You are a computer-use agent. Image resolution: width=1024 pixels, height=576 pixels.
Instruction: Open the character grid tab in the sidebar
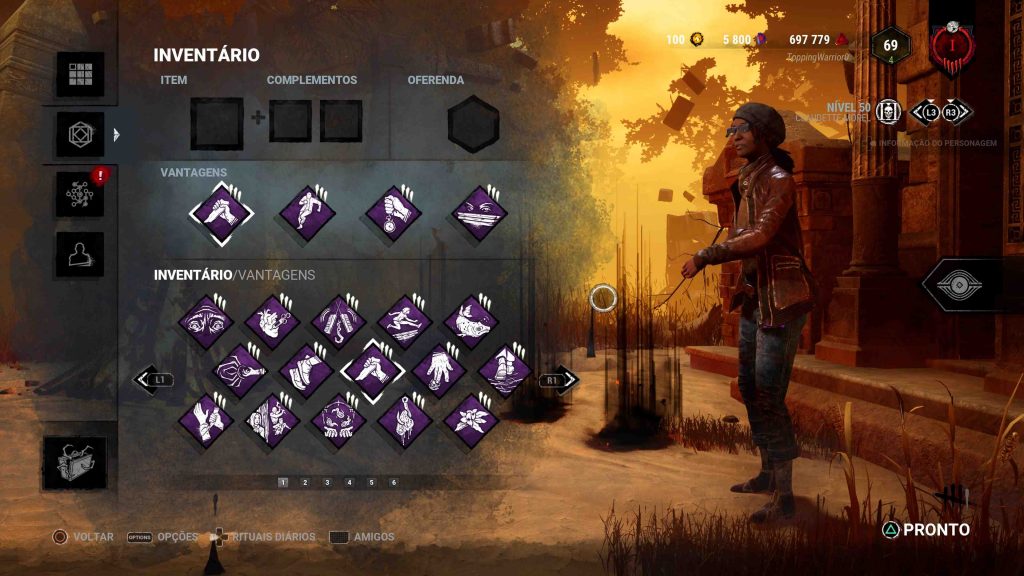point(80,75)
